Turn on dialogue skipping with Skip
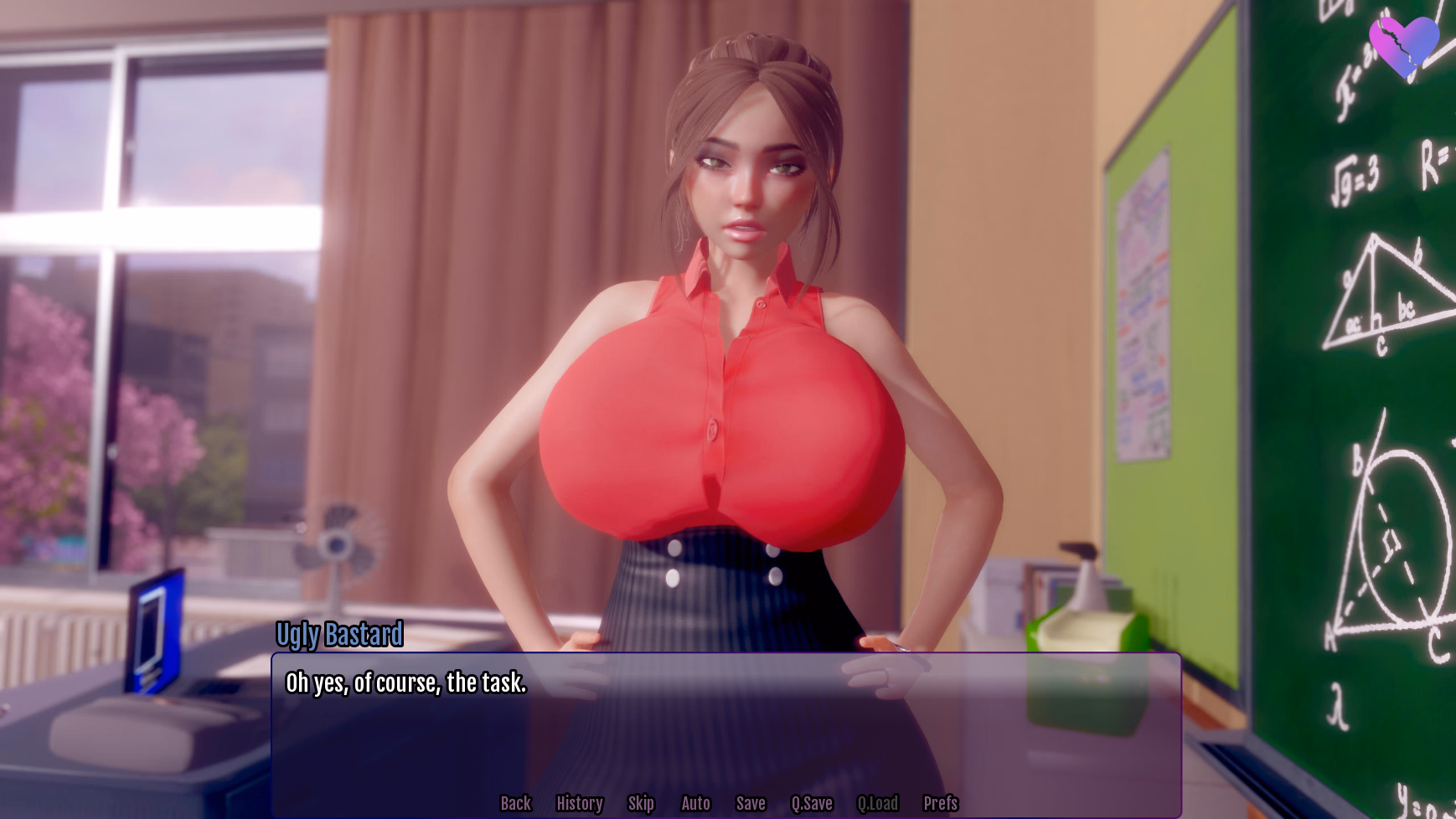Screen dimensions: 1456x819 pyautogui.click(x=641, y=803)
